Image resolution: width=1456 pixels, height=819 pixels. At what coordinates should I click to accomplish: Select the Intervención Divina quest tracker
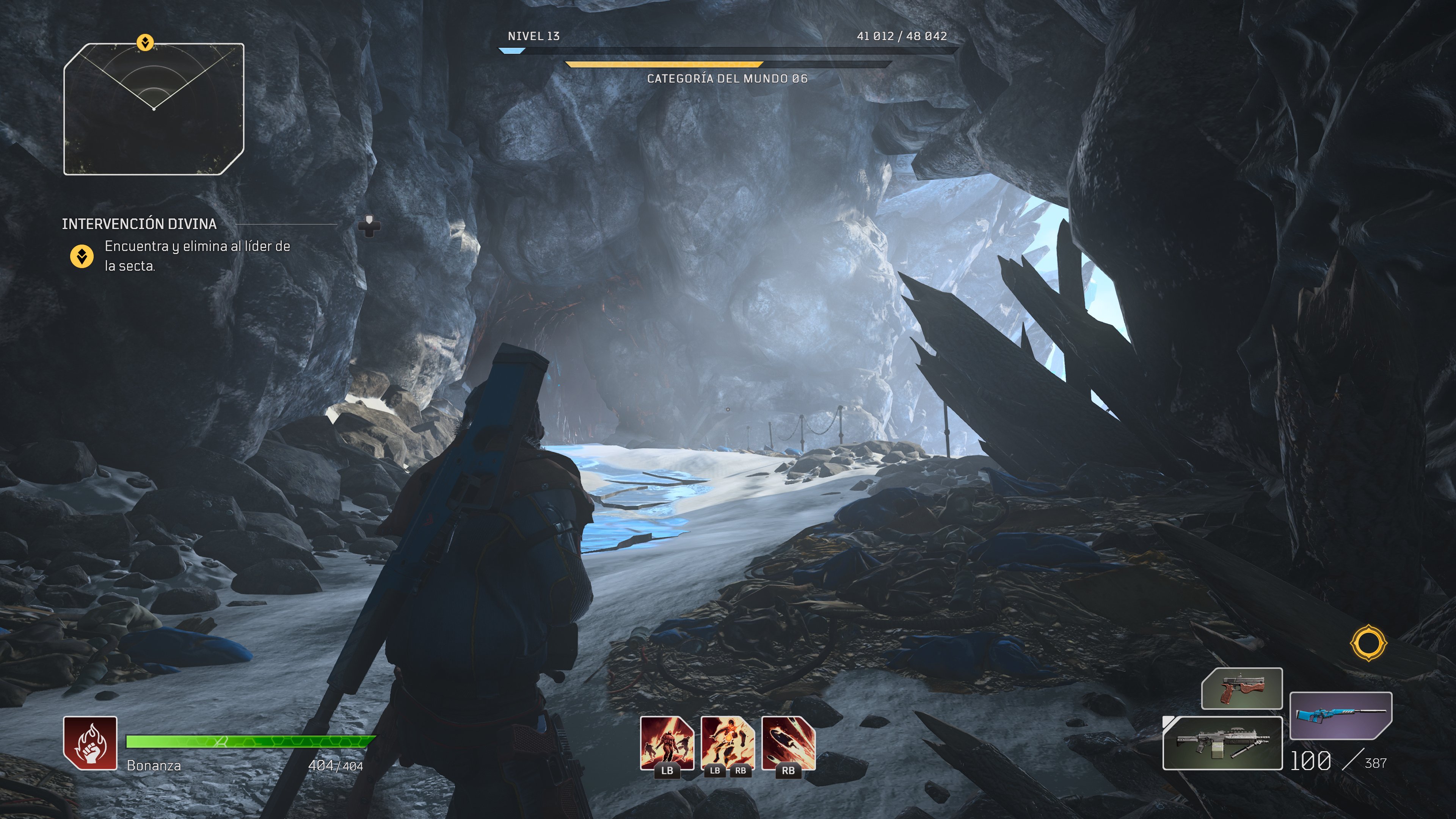click(139, 224)
